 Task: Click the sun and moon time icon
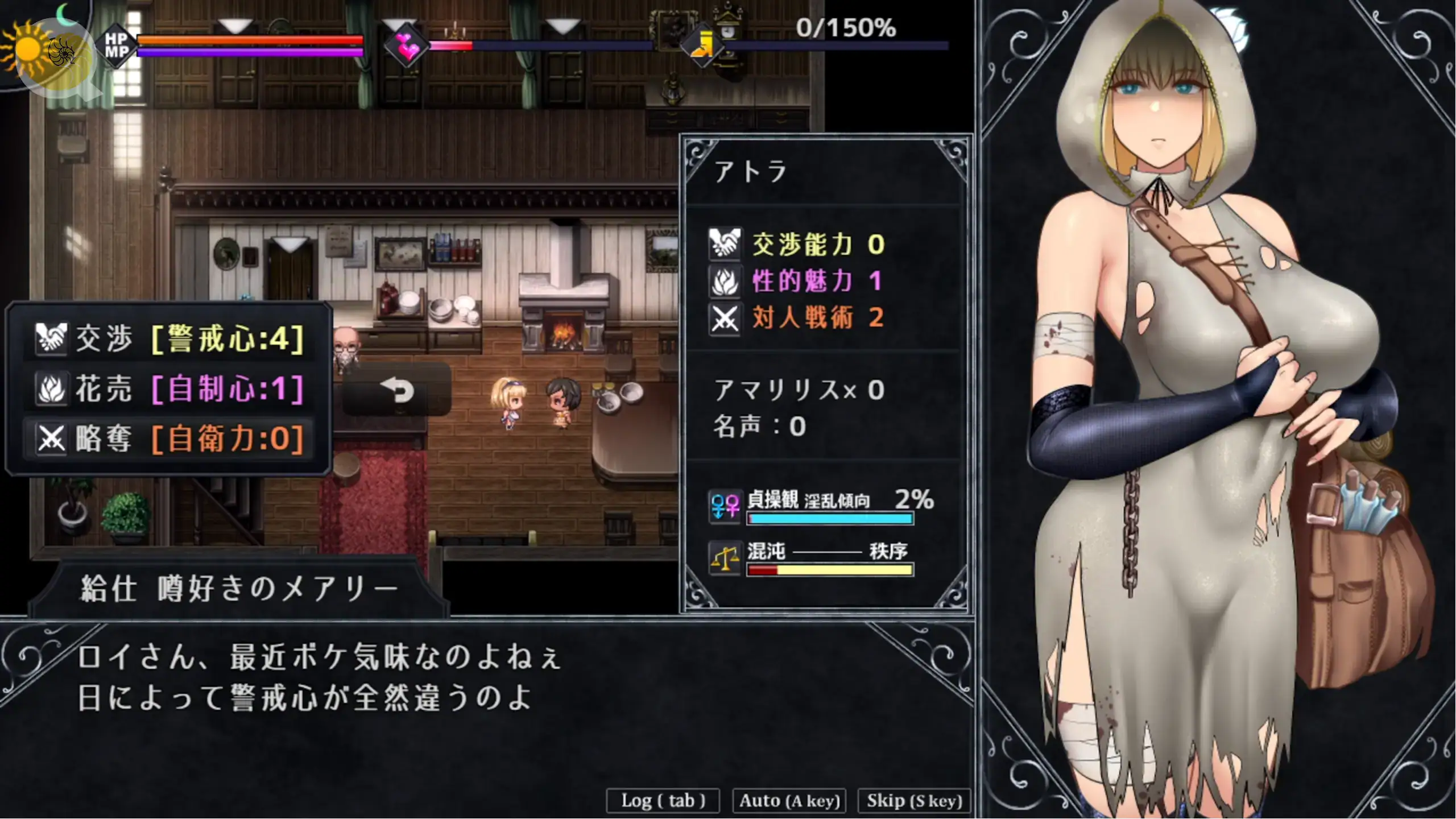(x=43, y=48)
